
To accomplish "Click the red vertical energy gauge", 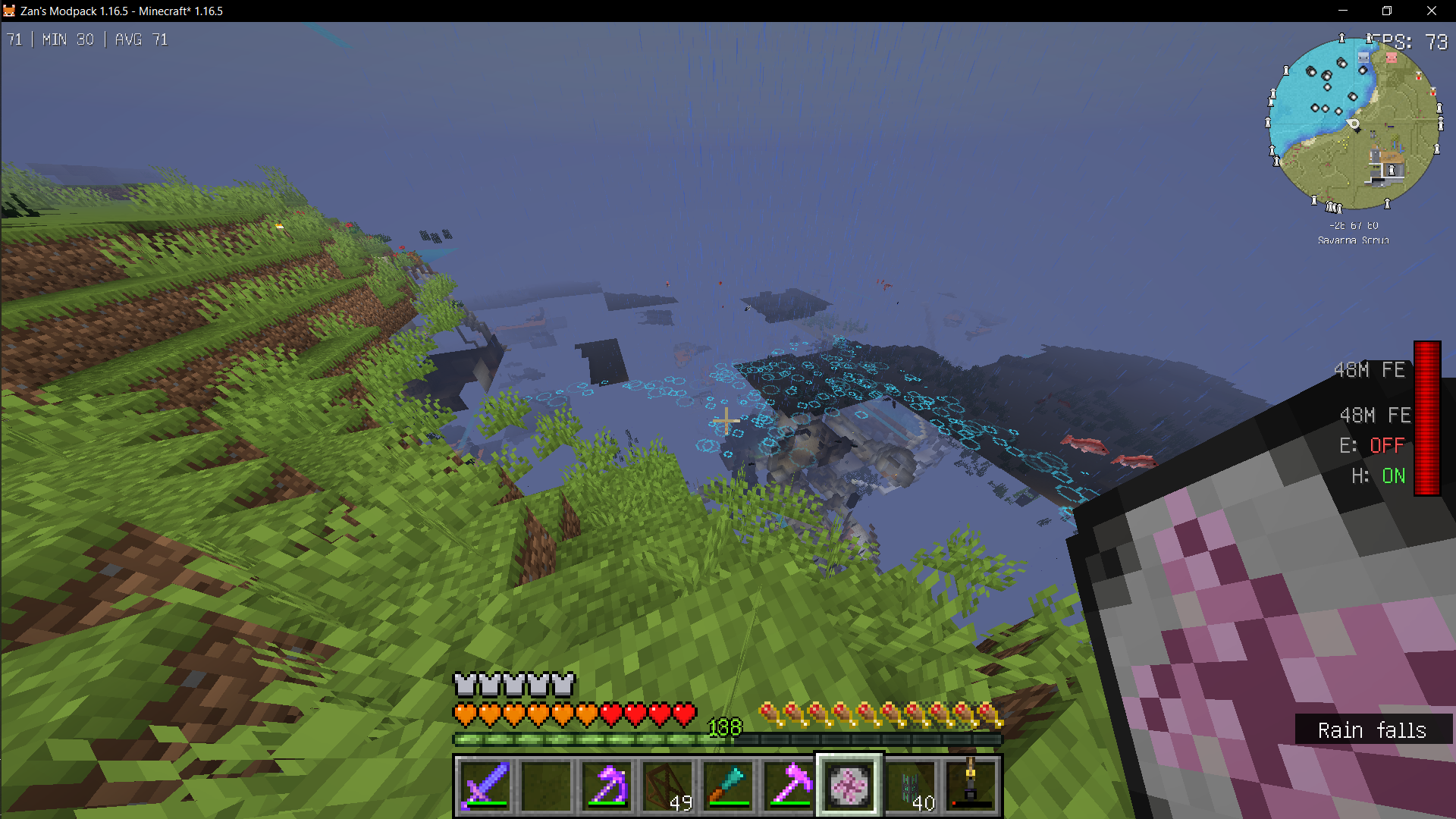I will click(1429, 417).
